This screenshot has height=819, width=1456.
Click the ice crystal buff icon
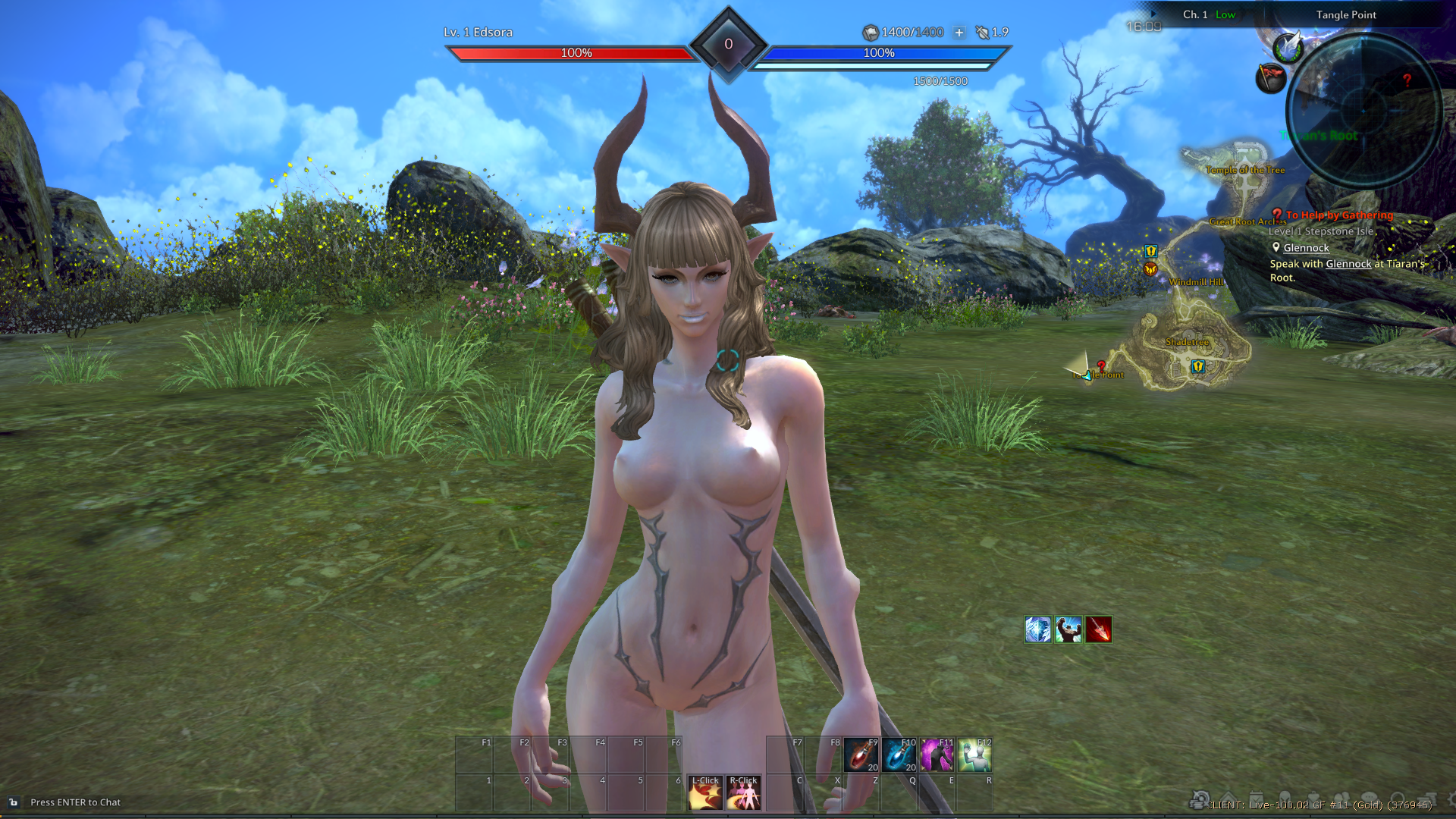[1038, 629]
